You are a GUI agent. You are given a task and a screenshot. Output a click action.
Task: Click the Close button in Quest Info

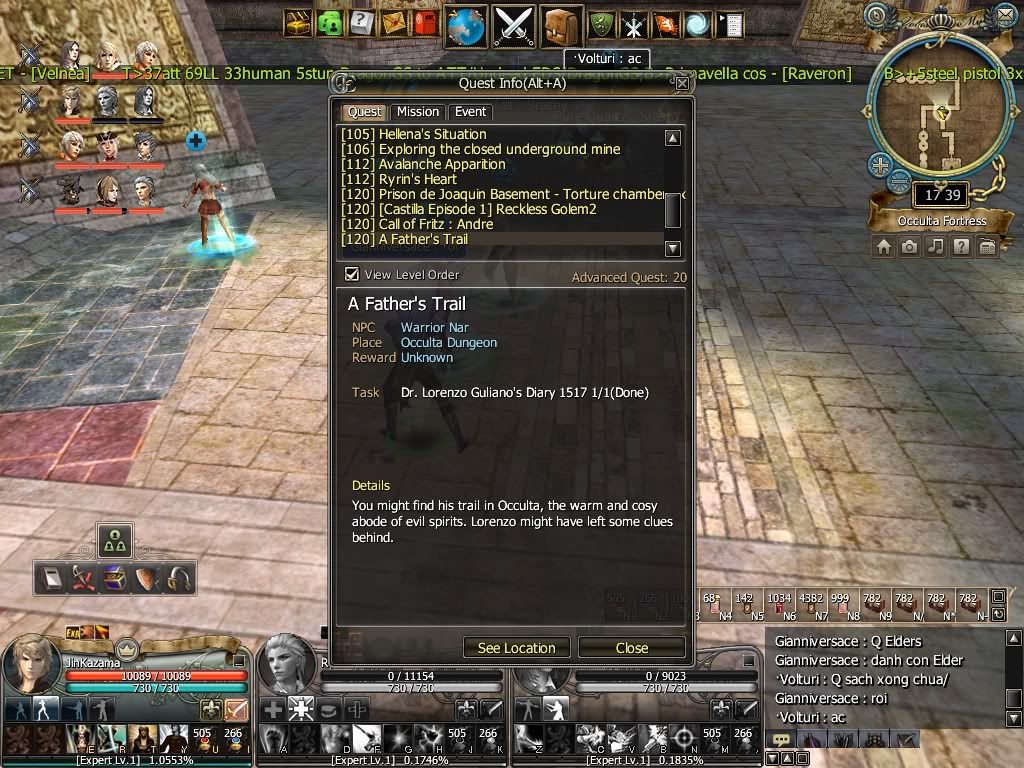[631, 648]
